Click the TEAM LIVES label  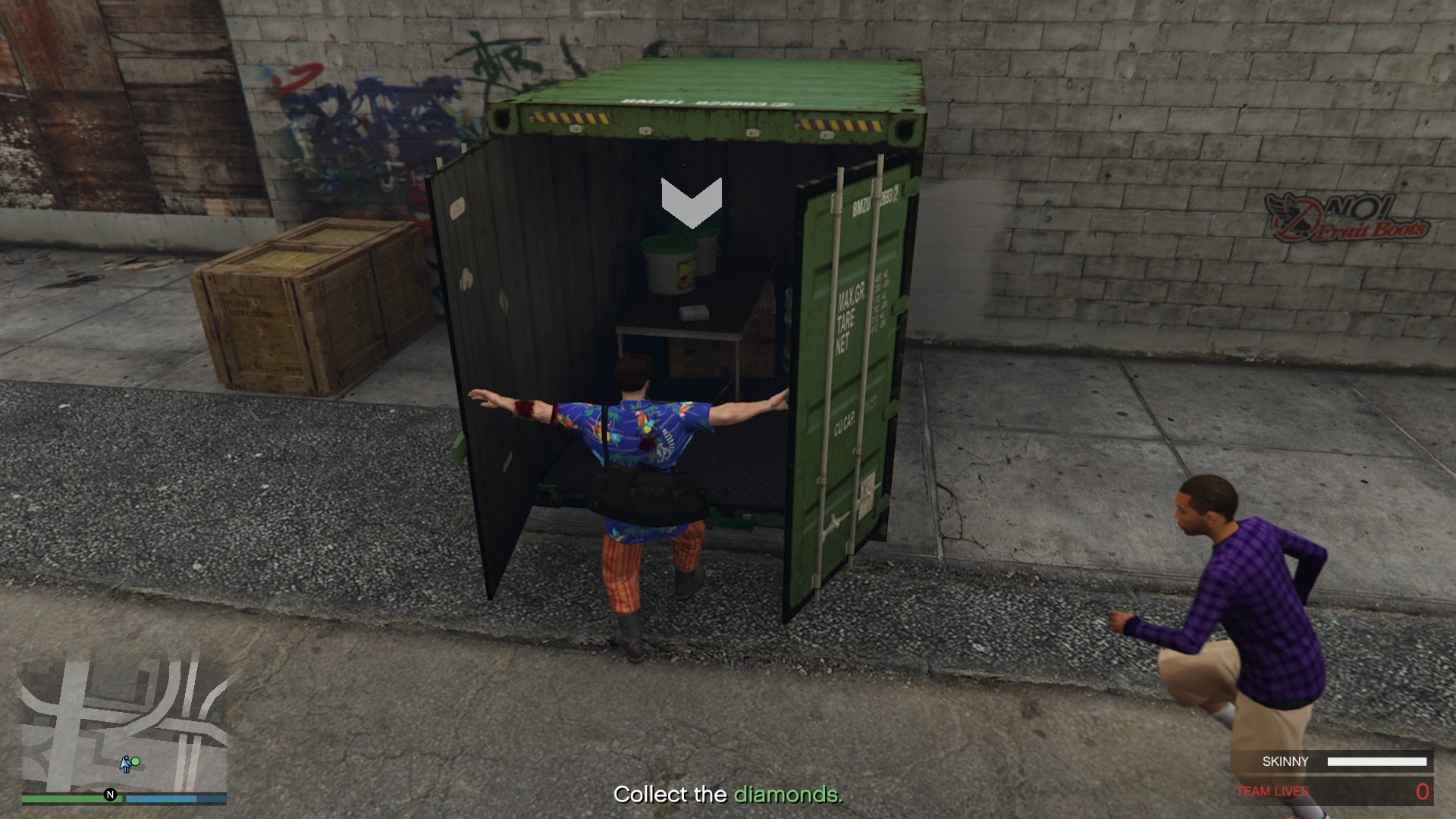point(1272,791)
